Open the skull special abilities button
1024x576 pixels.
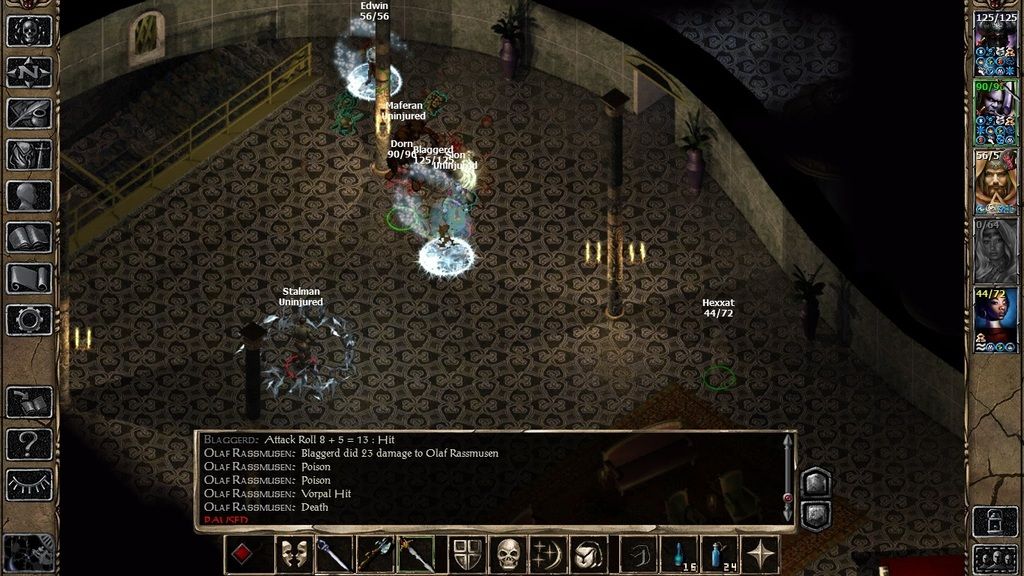[510, 555]
